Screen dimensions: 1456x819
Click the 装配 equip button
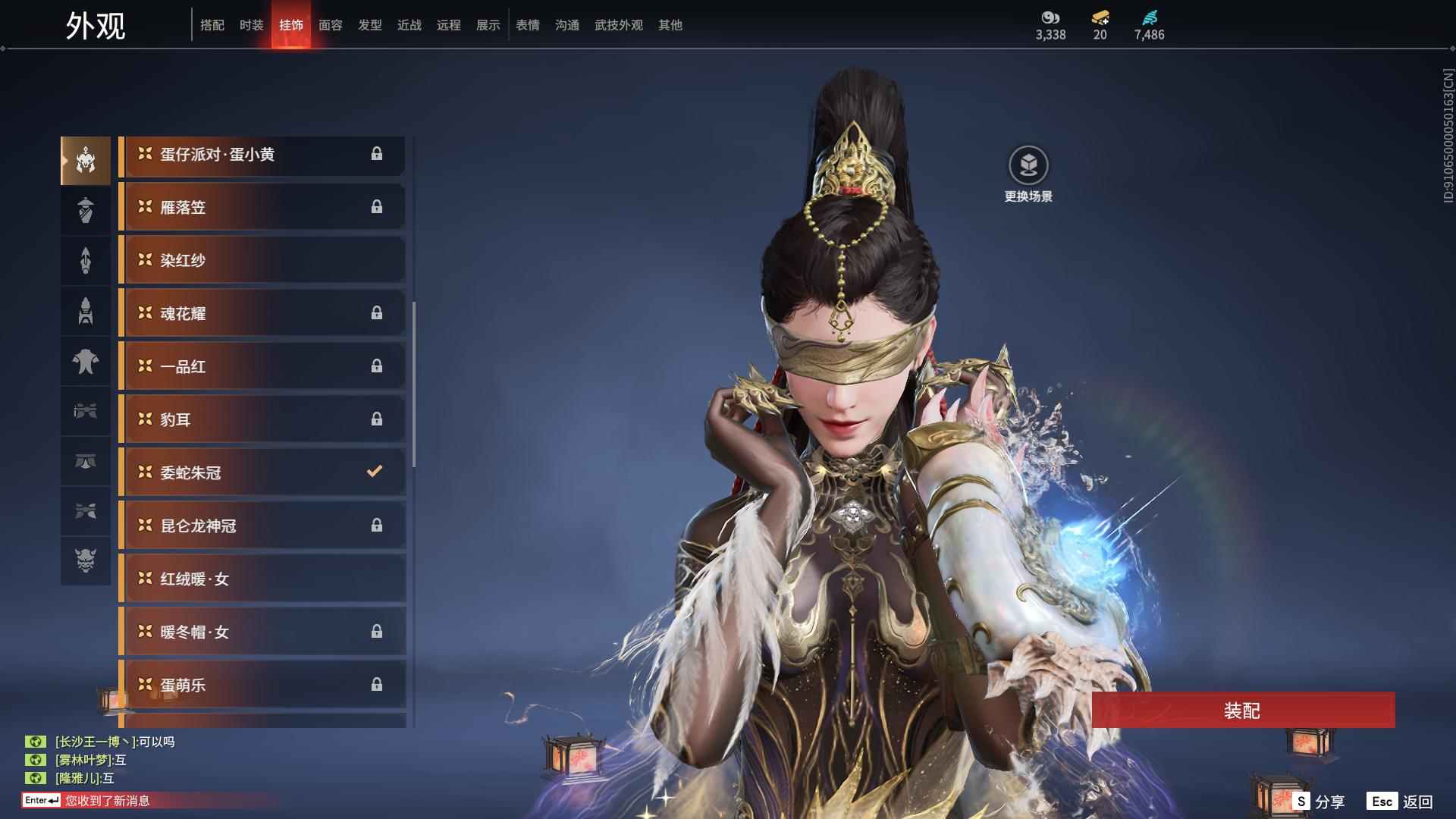pos(1242,710)
